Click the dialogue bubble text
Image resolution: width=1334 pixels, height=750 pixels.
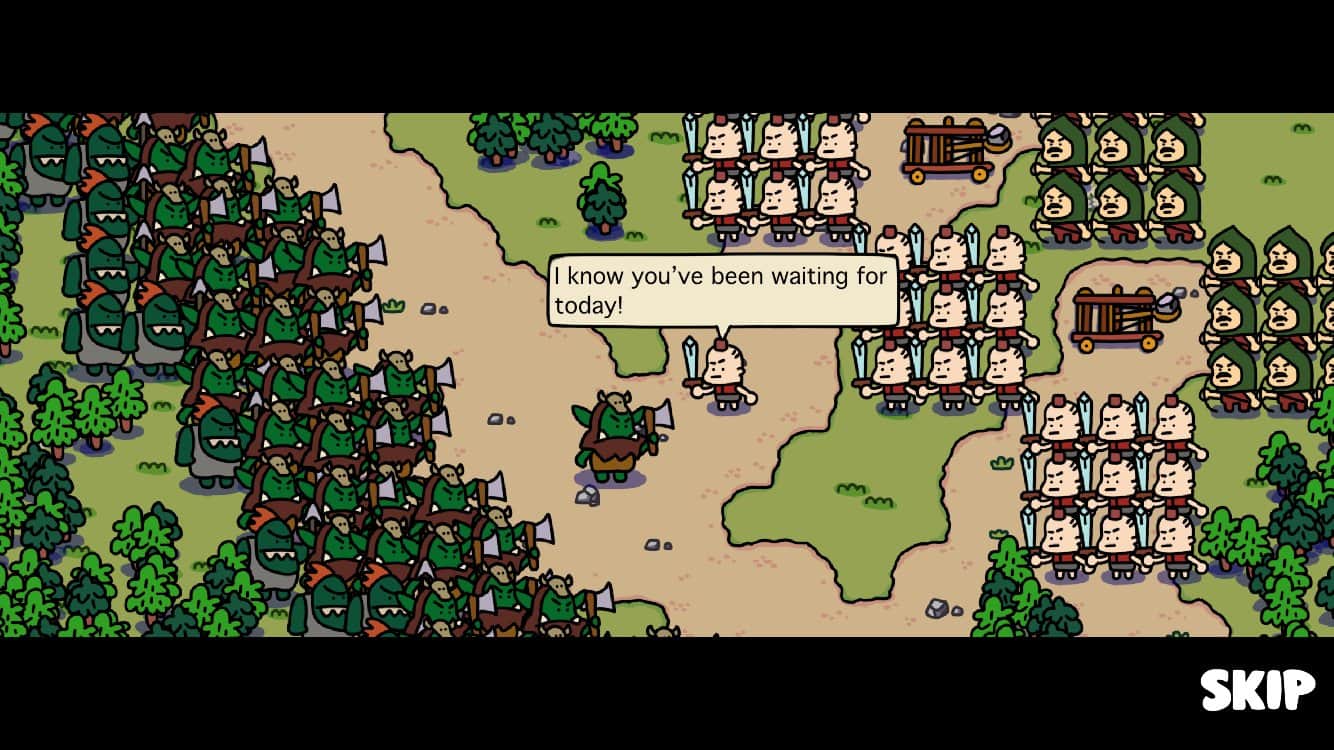coord(718,290)
